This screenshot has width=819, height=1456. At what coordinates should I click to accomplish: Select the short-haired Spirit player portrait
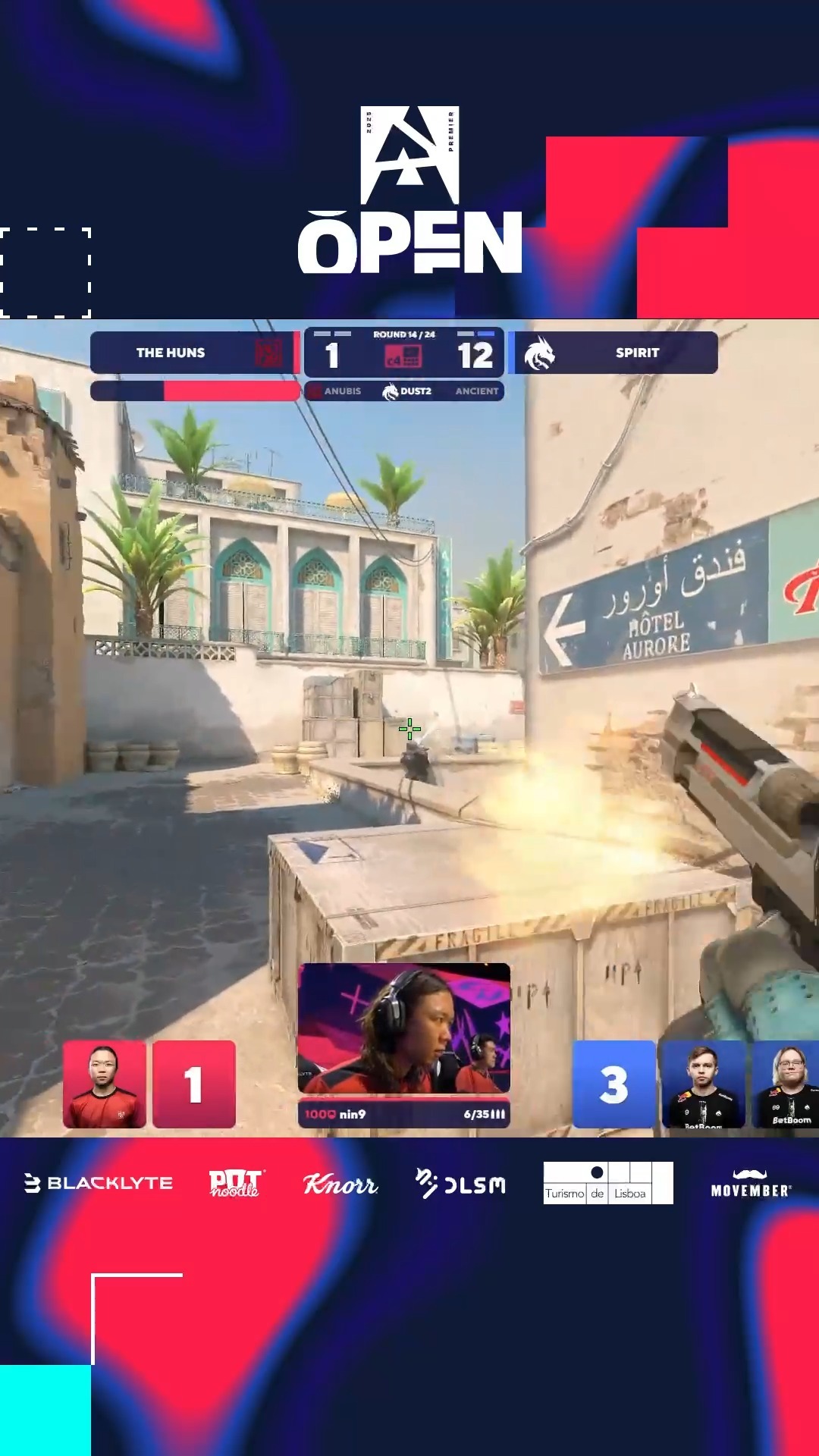[x=703, y=1084]
